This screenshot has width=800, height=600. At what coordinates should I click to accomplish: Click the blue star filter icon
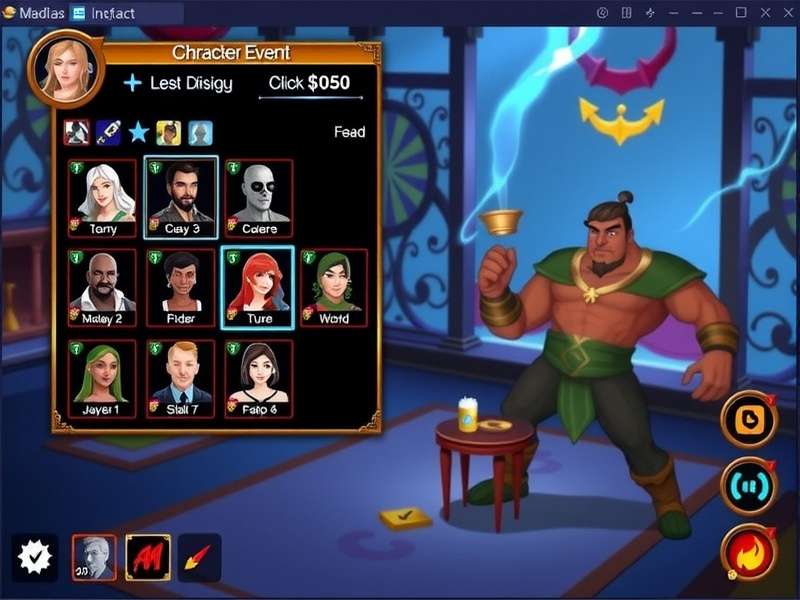click(138, 132)
